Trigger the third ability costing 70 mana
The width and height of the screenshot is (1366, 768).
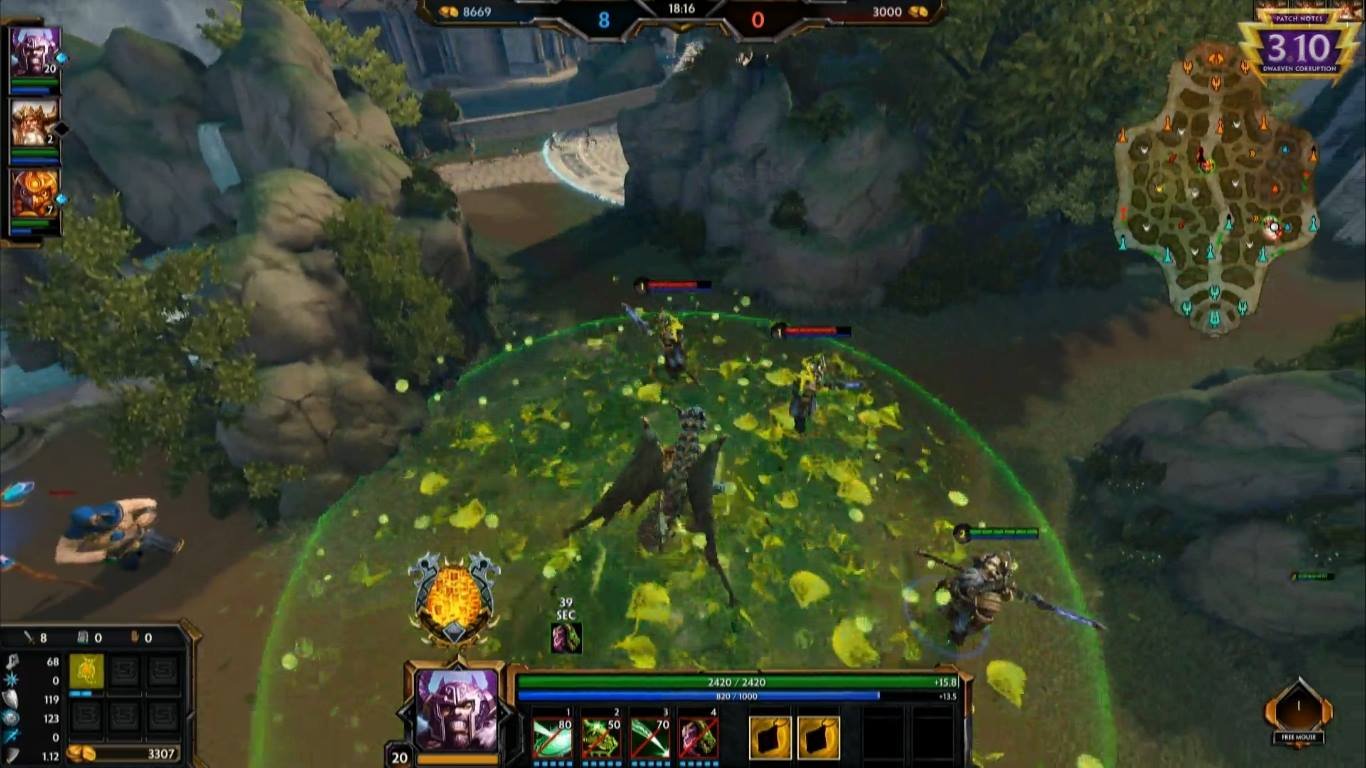[x=649, y=738]
